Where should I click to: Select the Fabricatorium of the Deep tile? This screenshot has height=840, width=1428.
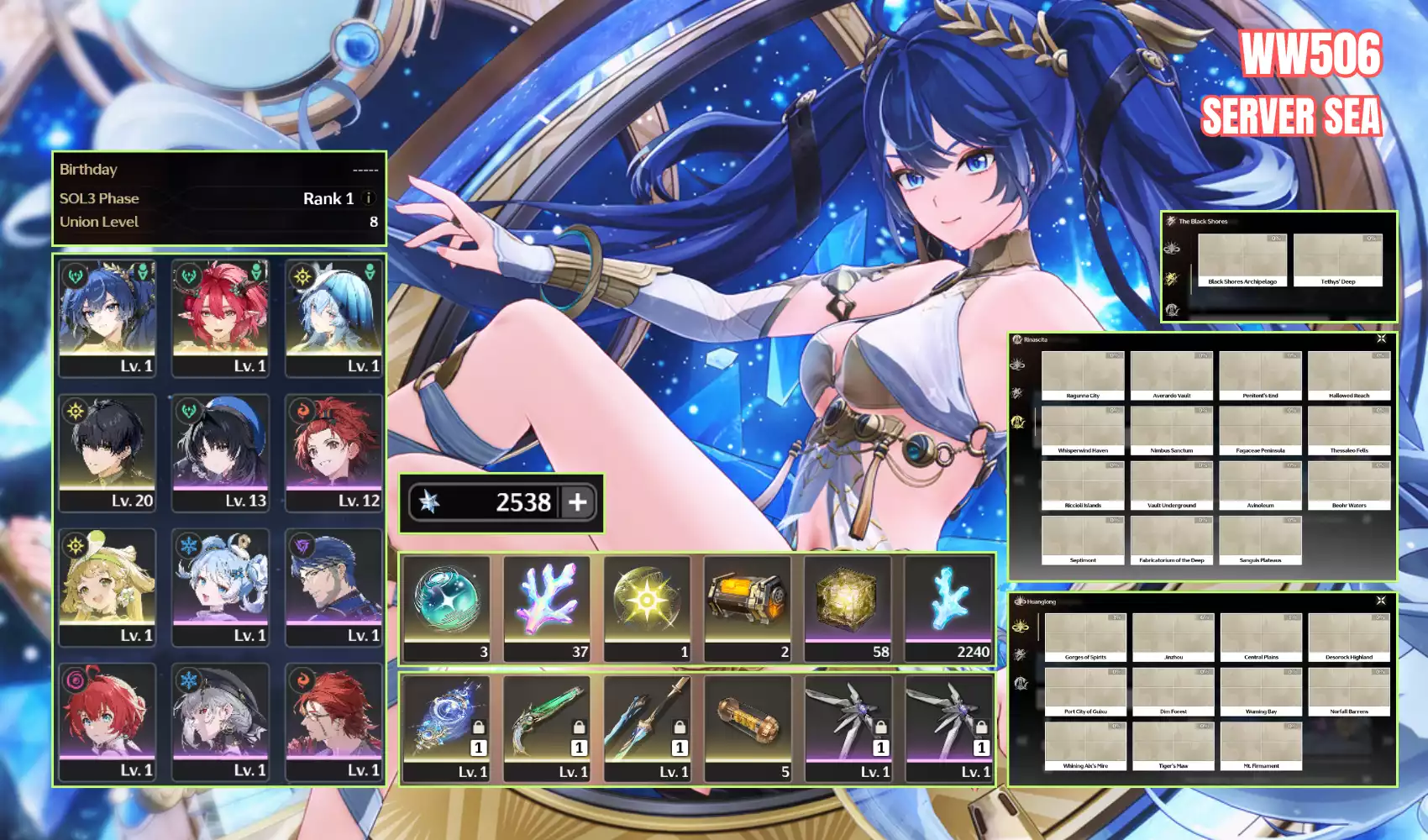pos(1171,540)
